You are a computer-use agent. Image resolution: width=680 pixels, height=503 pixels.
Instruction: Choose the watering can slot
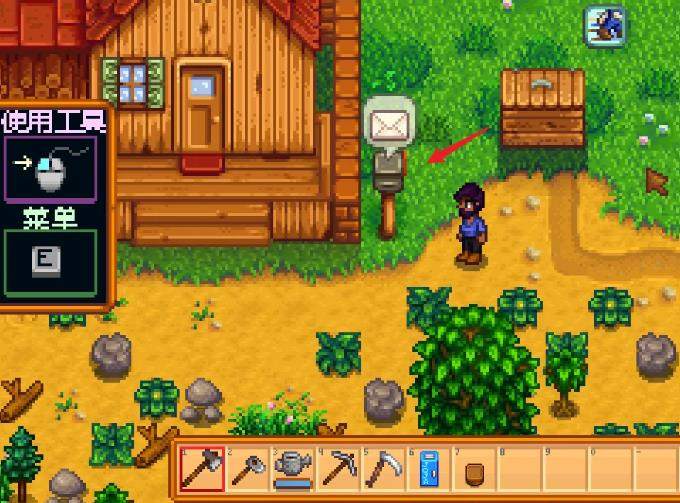tap(292, 467)
